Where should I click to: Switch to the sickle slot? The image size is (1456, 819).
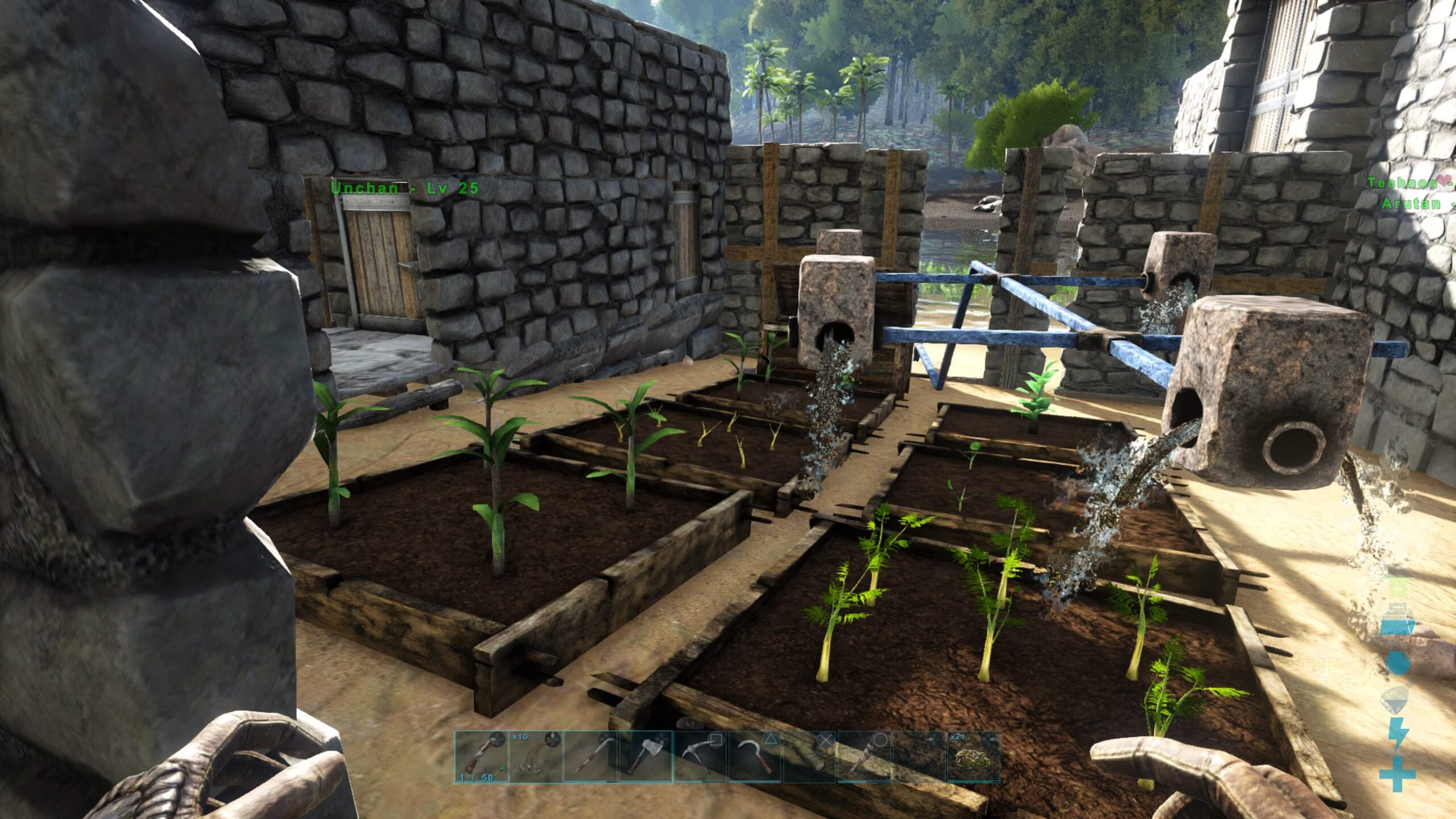pyautogui.click(x=755, y=757)
